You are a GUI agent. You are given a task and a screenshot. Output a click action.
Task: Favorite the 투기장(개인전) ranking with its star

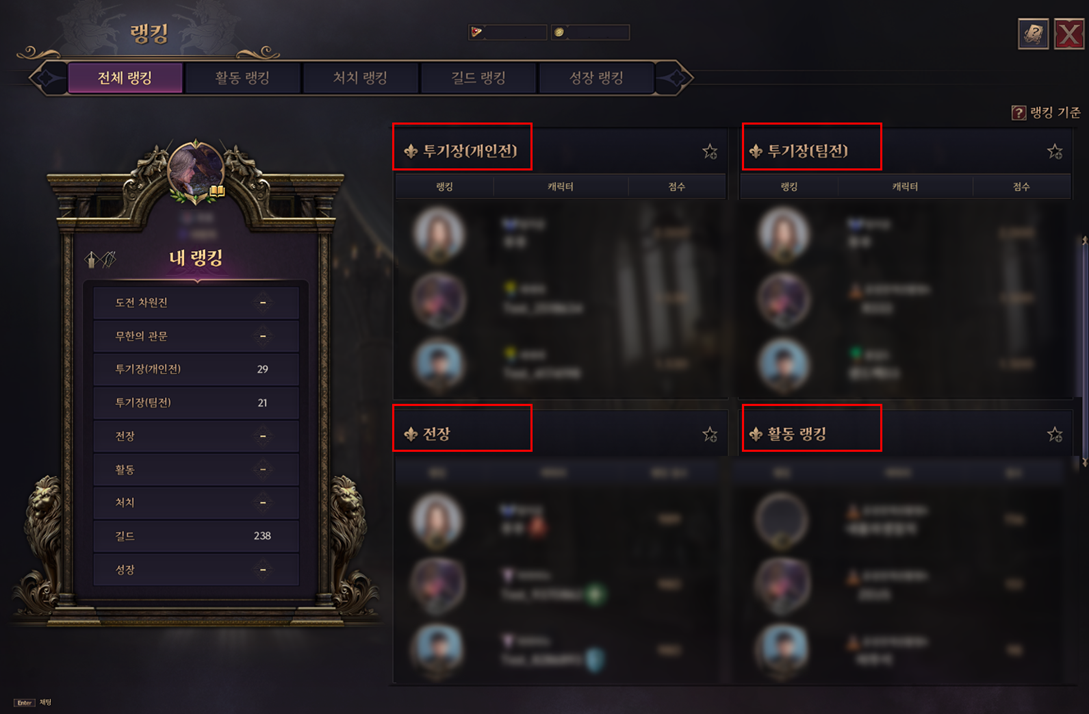[x=710, y=152]
